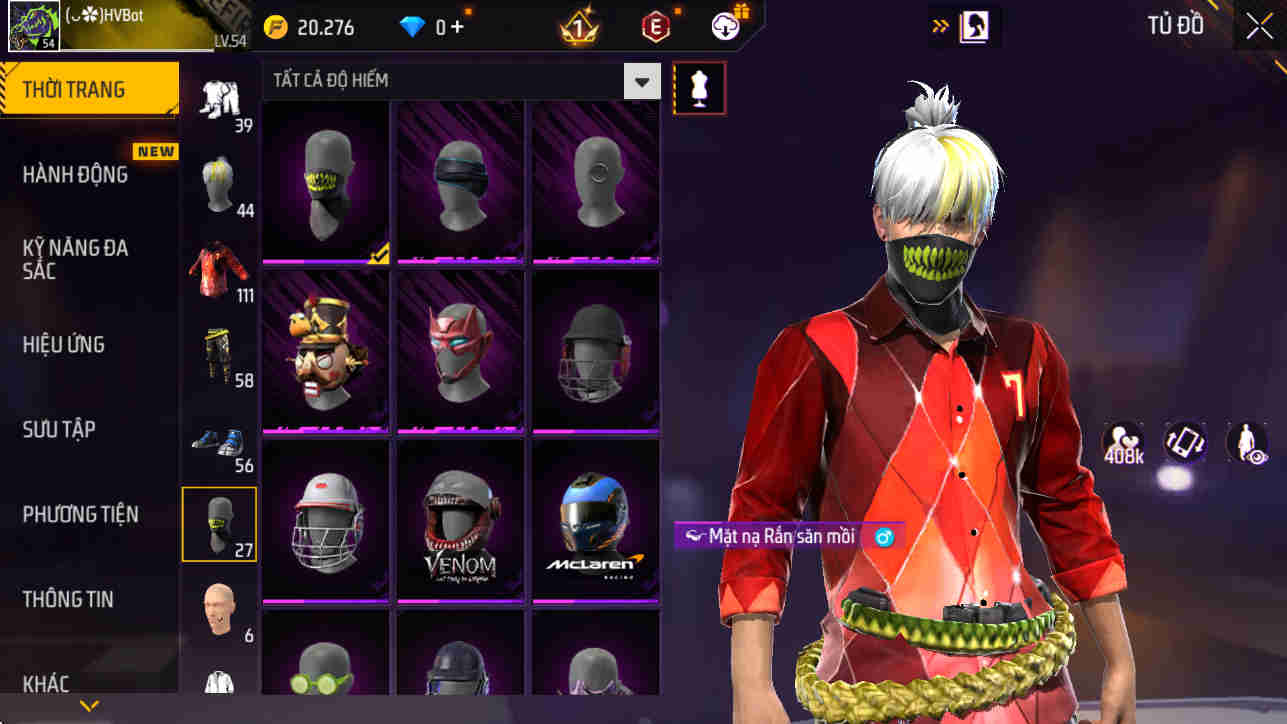Click the yellow down chevron below the sidebar
1287x724 pixels.
(88, 705)
